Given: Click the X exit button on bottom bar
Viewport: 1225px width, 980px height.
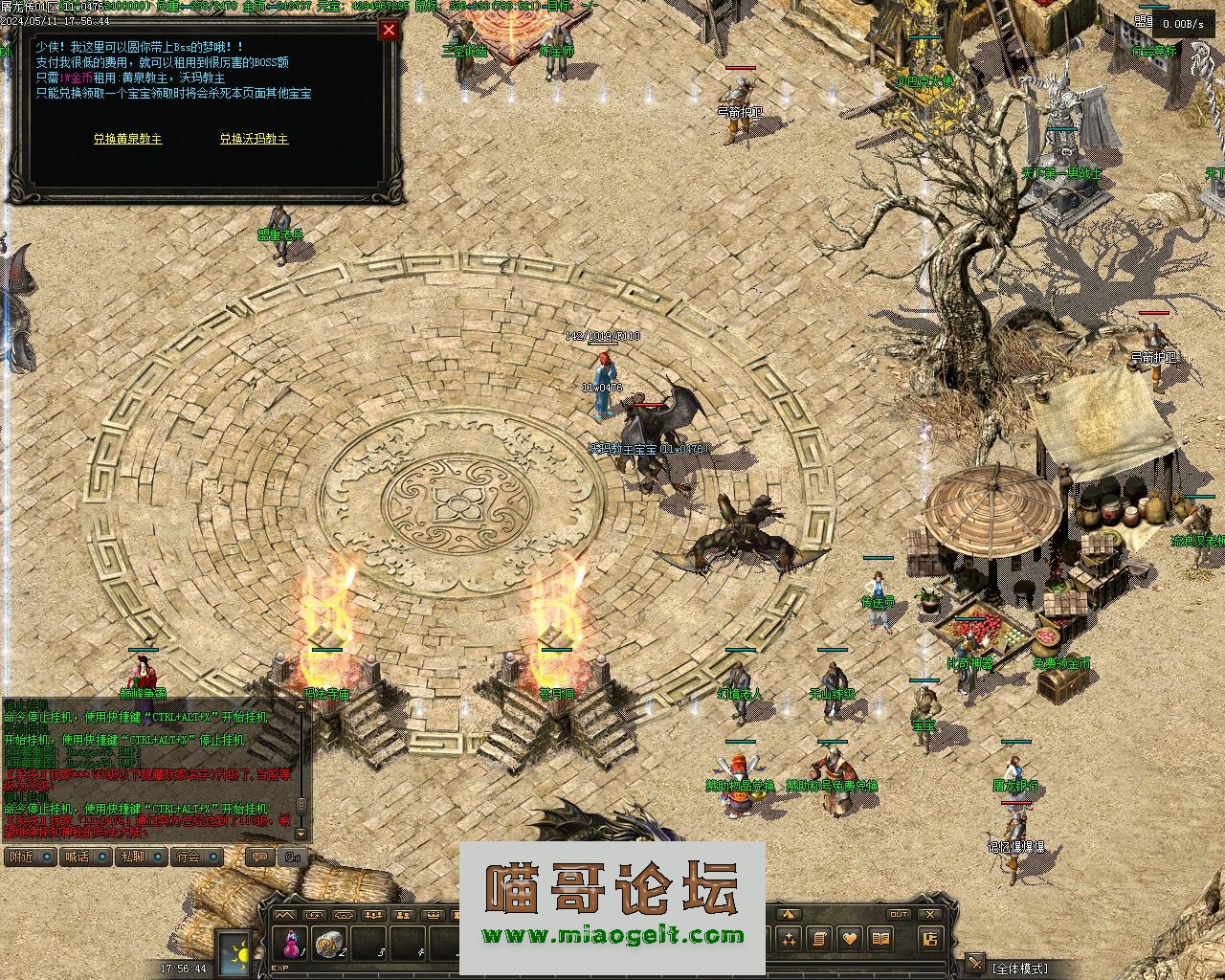Looking at the screenshot, I should pos(929,914).
